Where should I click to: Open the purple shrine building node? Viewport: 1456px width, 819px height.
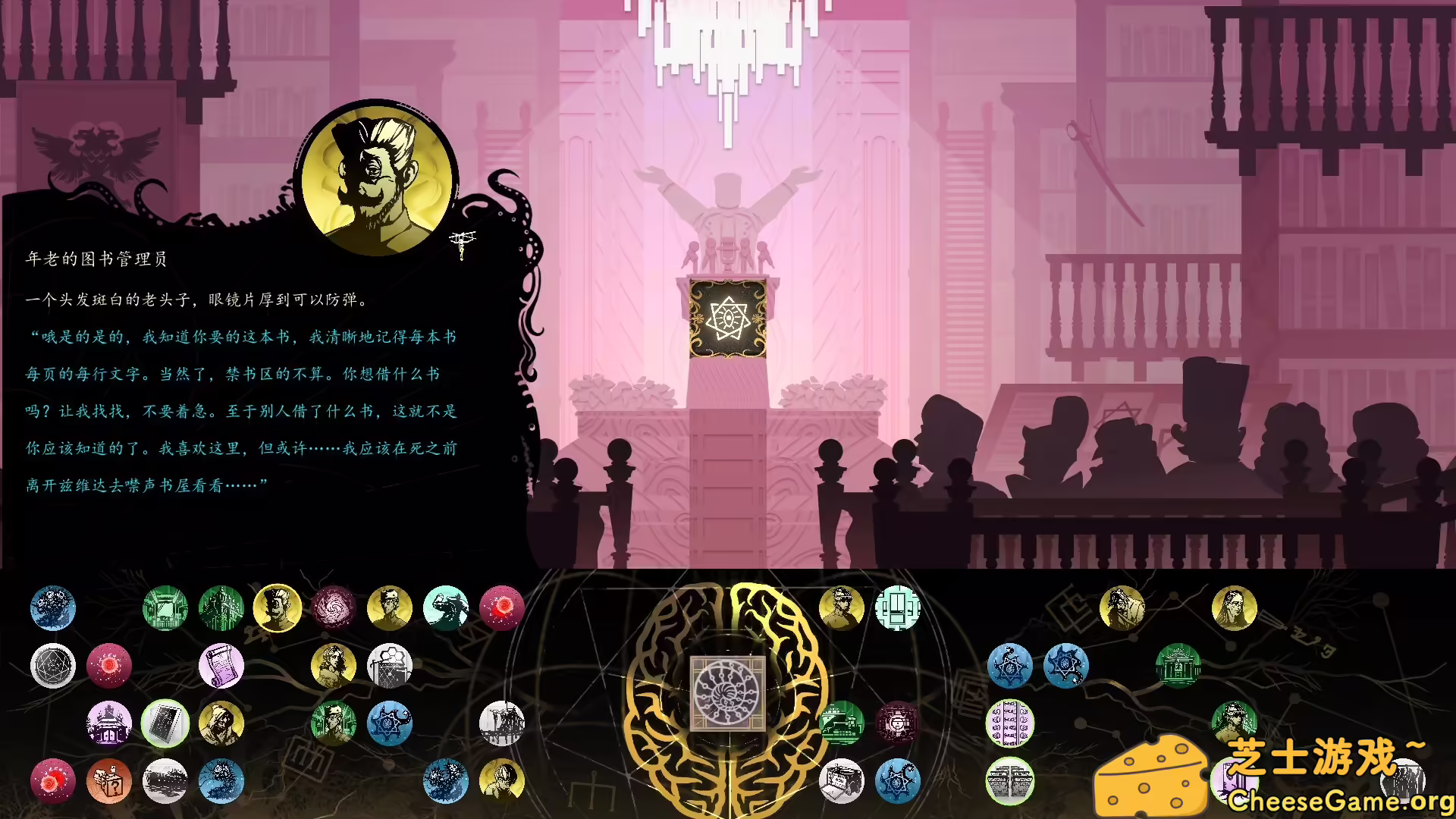click(x=109, y=726)
